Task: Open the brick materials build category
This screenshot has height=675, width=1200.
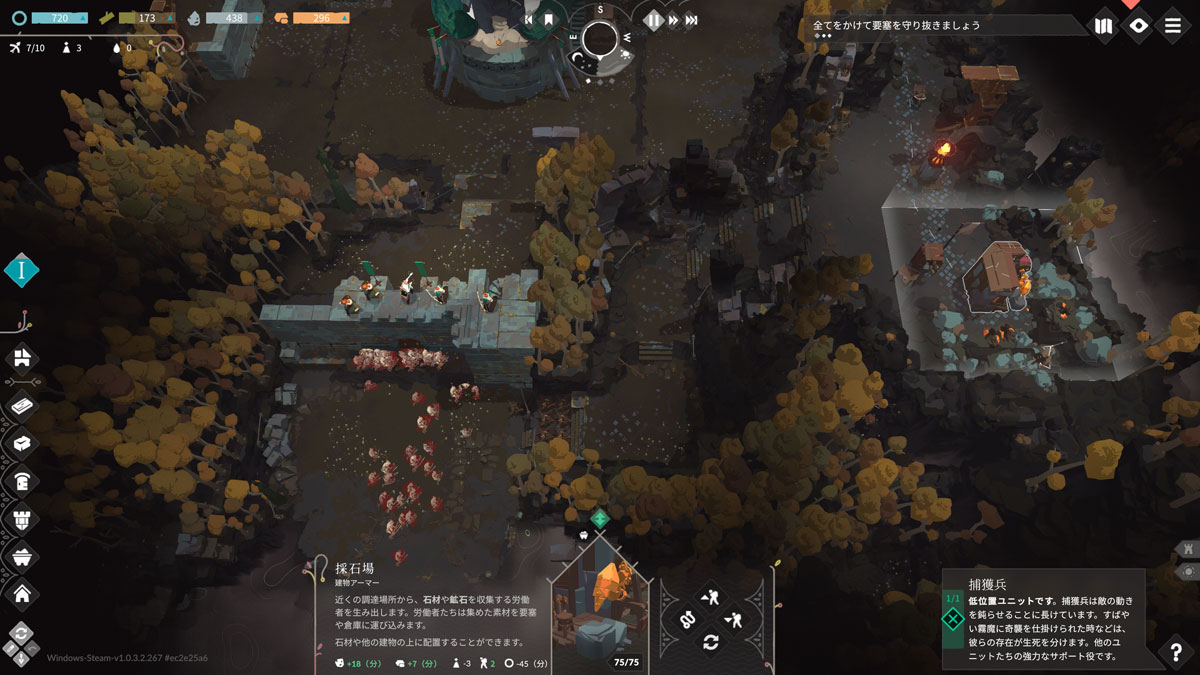Action: 21,405
